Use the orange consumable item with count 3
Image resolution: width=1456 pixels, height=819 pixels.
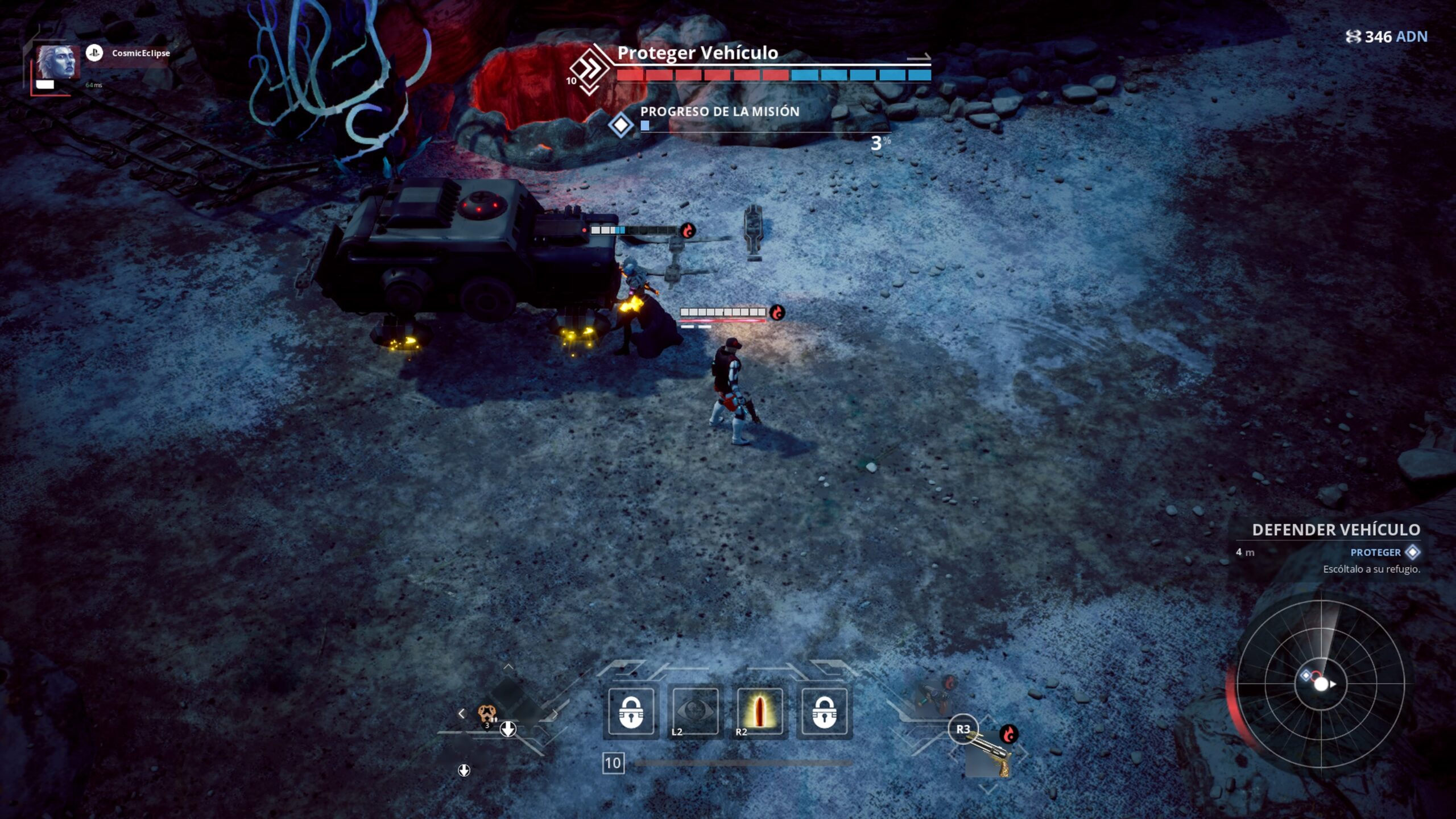pos(486,713)
